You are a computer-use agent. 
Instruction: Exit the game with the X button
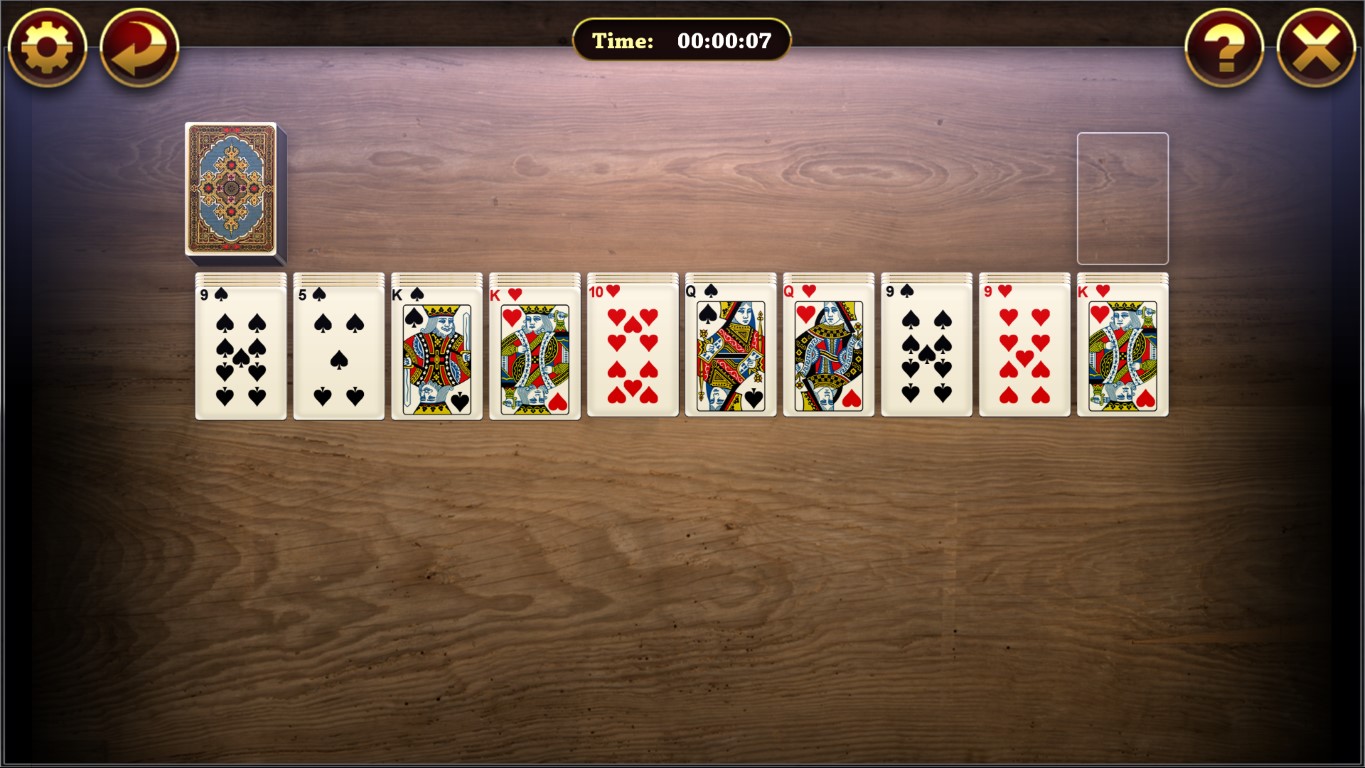tap(1317, 46)
